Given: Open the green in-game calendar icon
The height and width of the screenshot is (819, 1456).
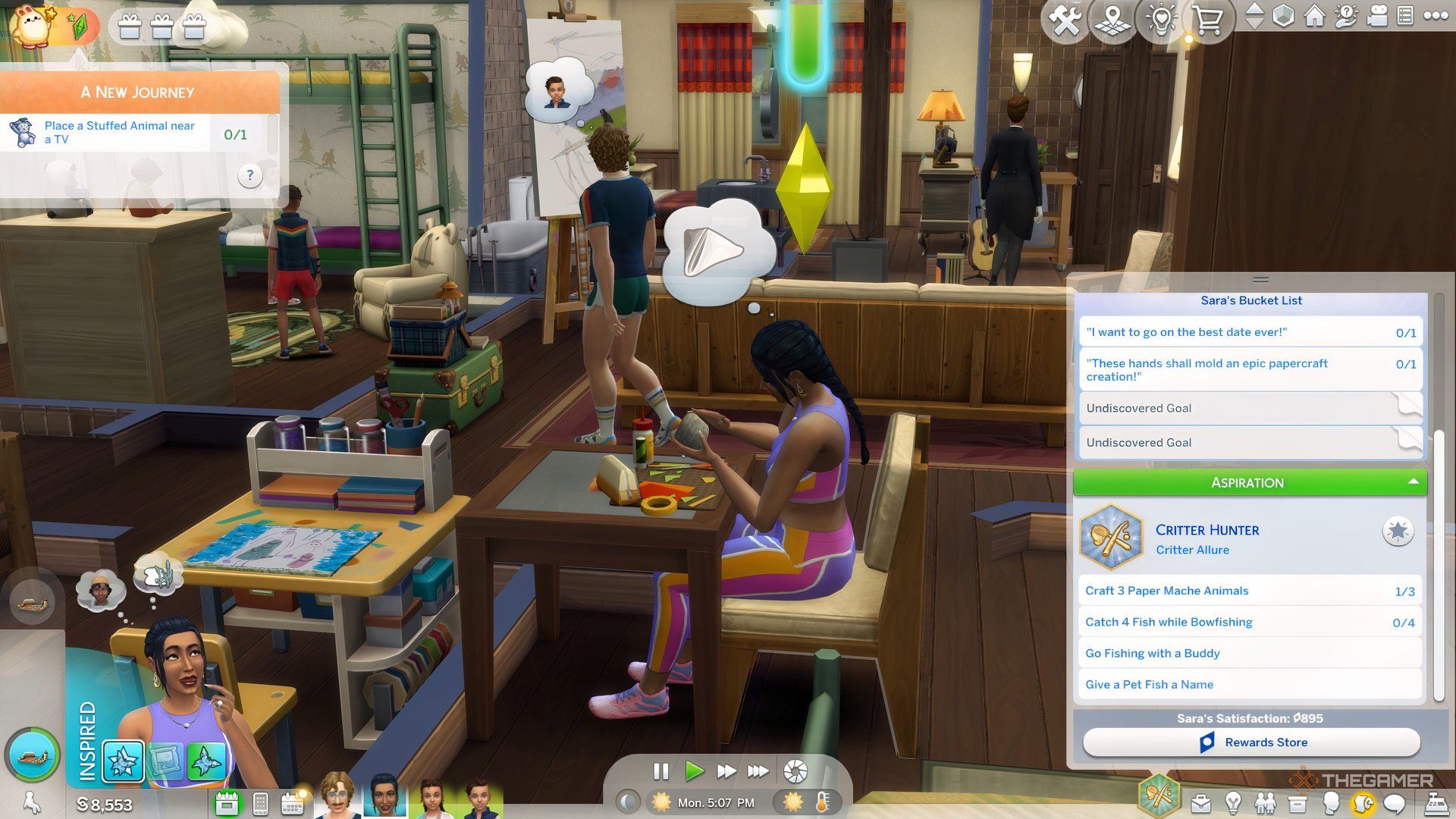Looking at the screenshot, I should click(x=227, y=802).
